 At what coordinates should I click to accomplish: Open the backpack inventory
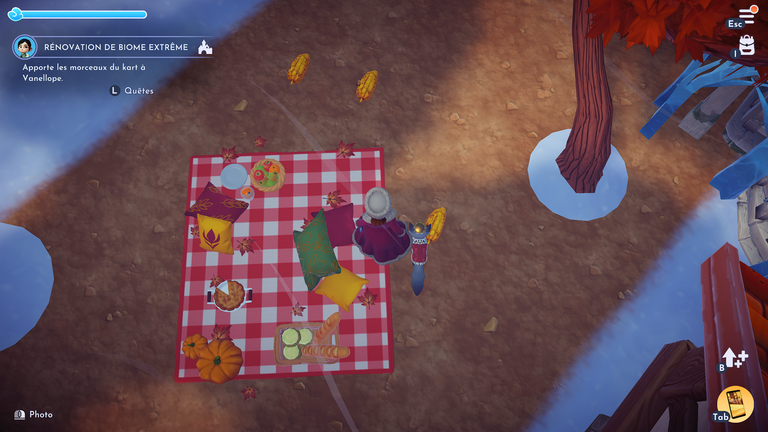click(x=747, y=45)
